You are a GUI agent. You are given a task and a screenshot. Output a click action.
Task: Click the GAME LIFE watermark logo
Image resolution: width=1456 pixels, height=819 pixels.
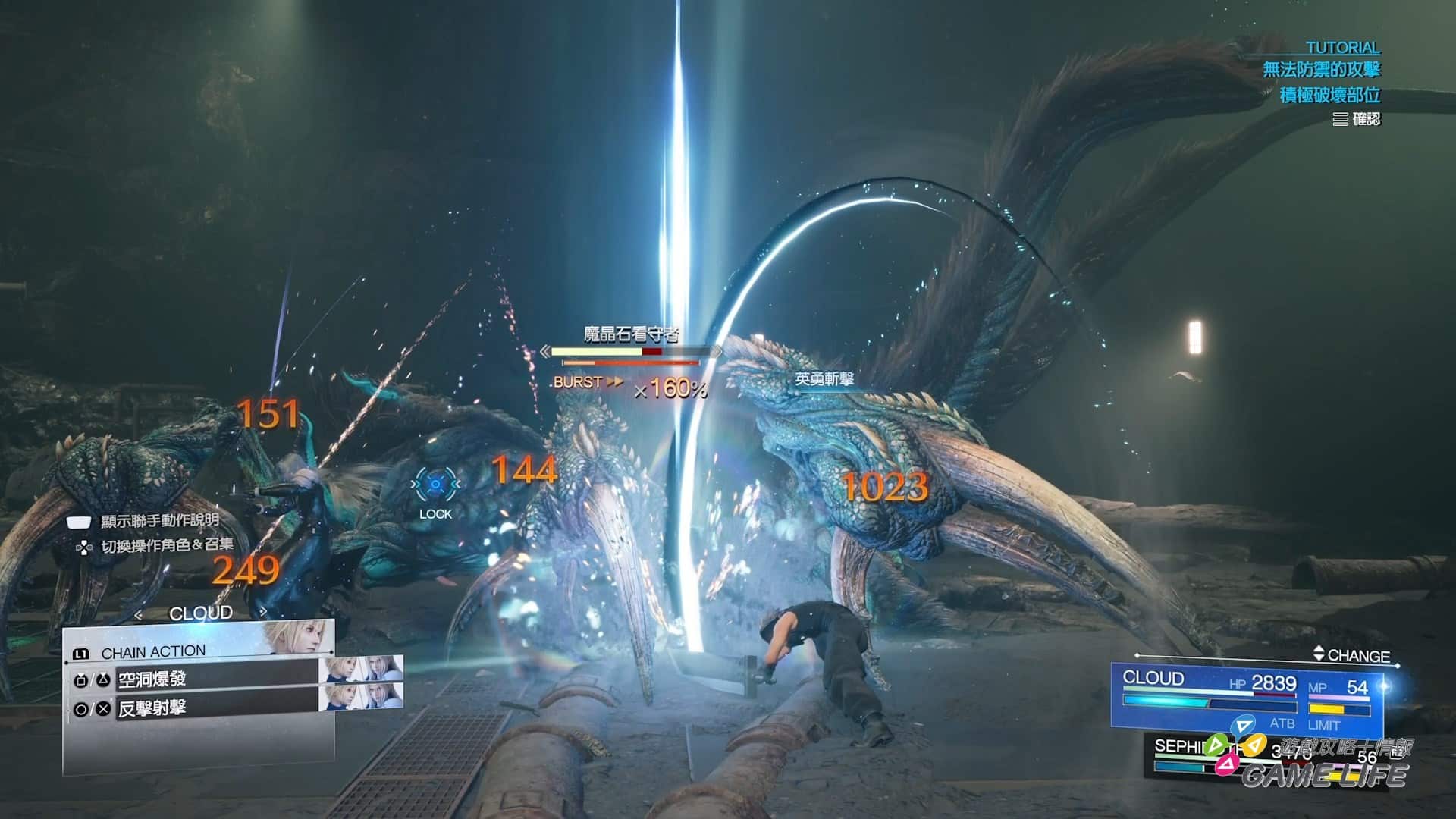pos(1323,773)
